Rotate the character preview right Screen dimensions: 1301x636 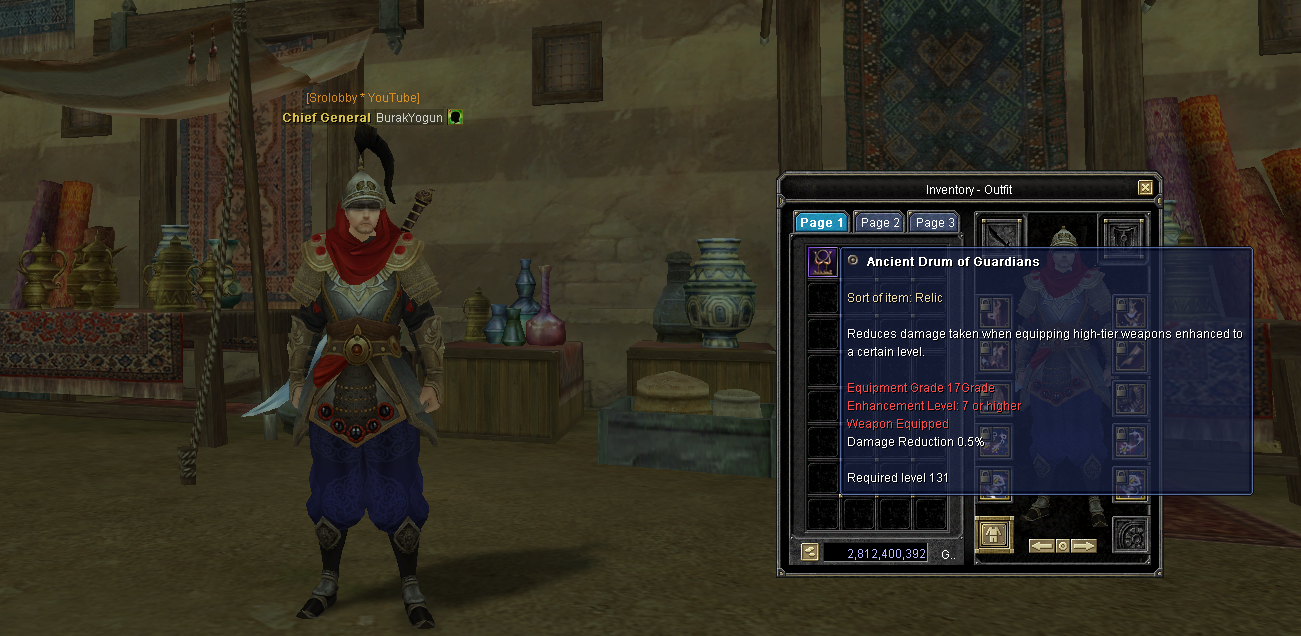(x=1084, y=546)
